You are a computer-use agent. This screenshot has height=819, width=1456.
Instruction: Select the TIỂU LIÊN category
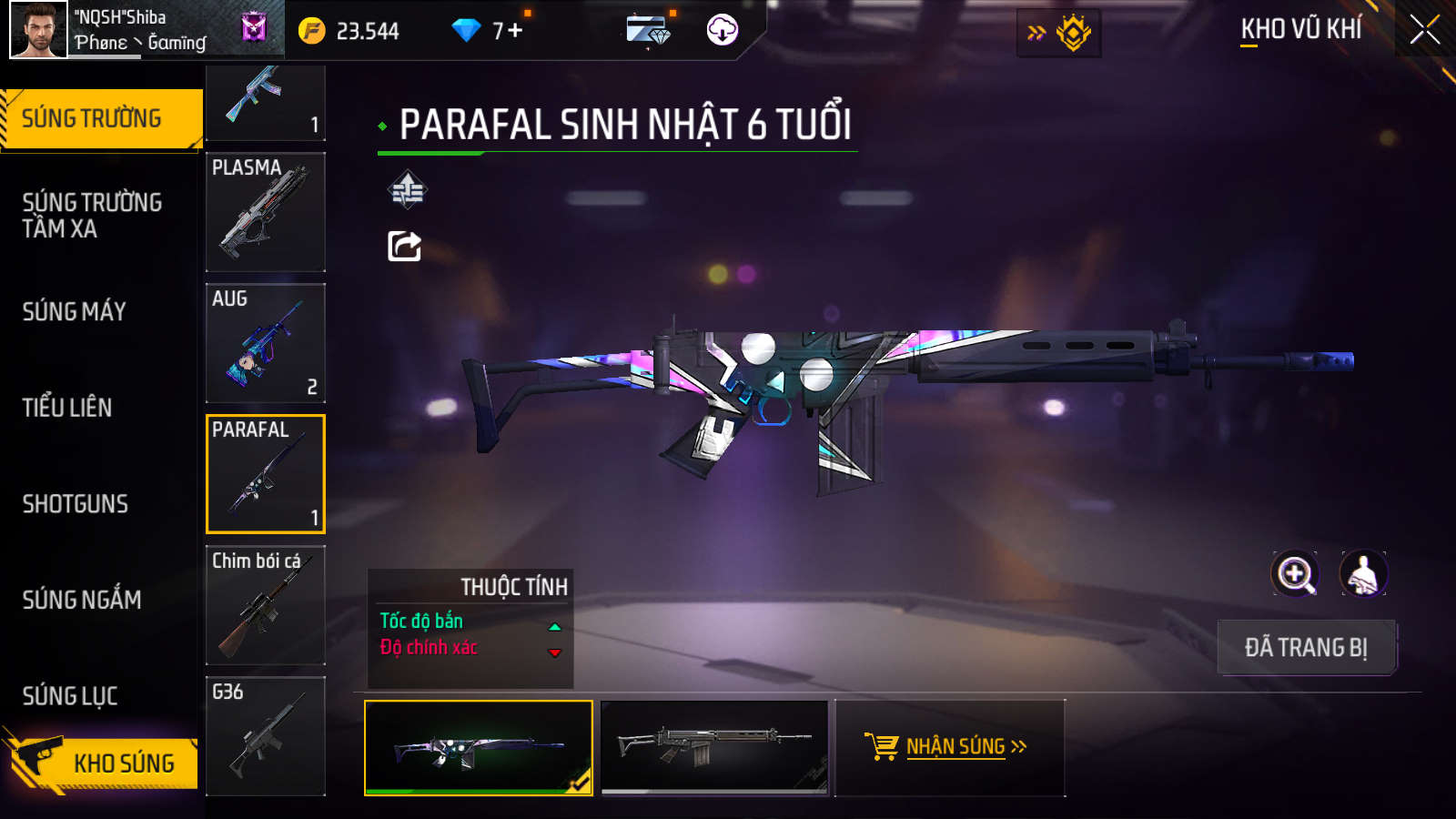click(x=67, y=408)
